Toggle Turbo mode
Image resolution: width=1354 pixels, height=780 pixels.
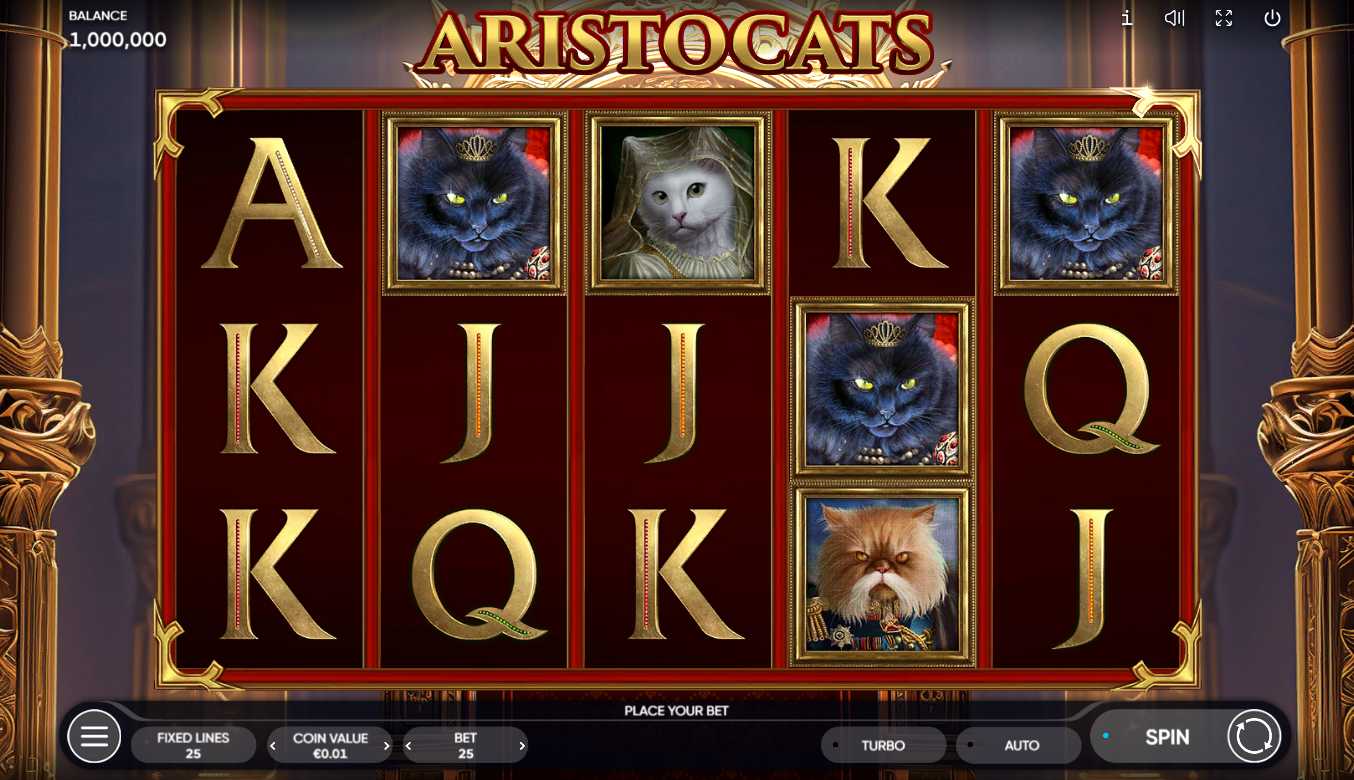(883, 745)
